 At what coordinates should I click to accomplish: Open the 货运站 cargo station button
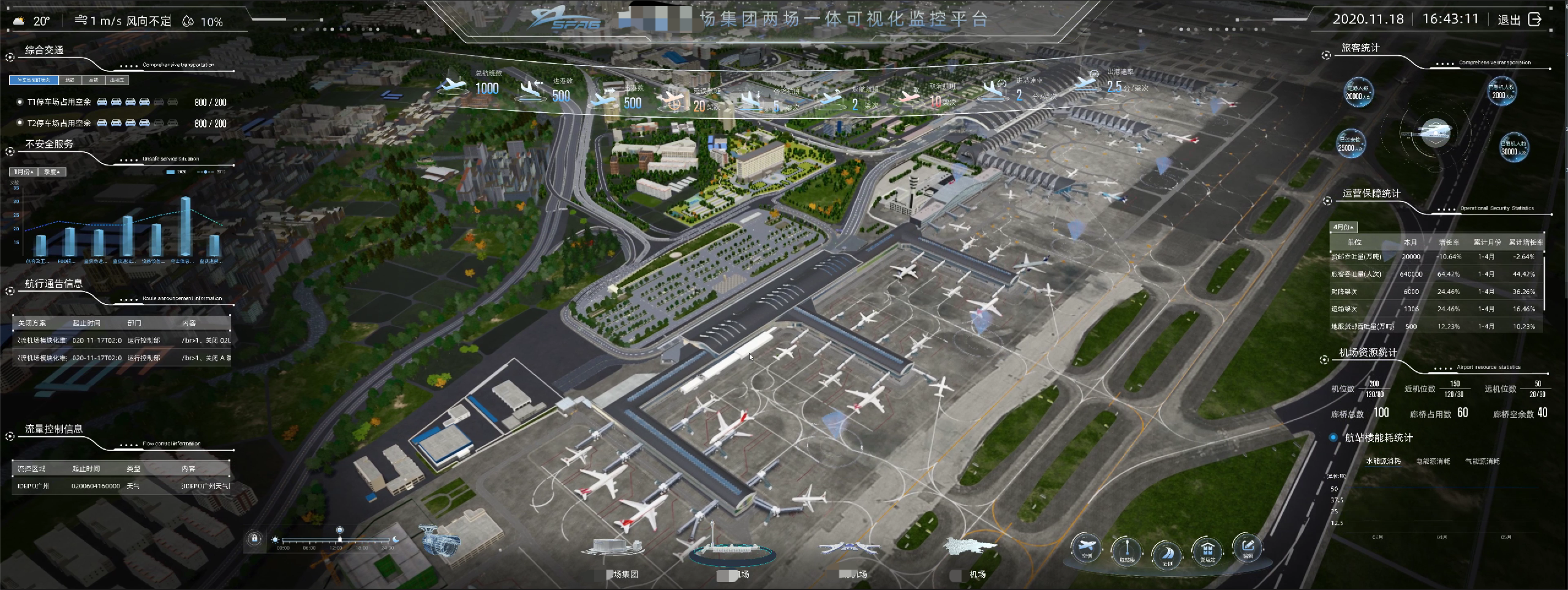click(x=1207, y=551)
